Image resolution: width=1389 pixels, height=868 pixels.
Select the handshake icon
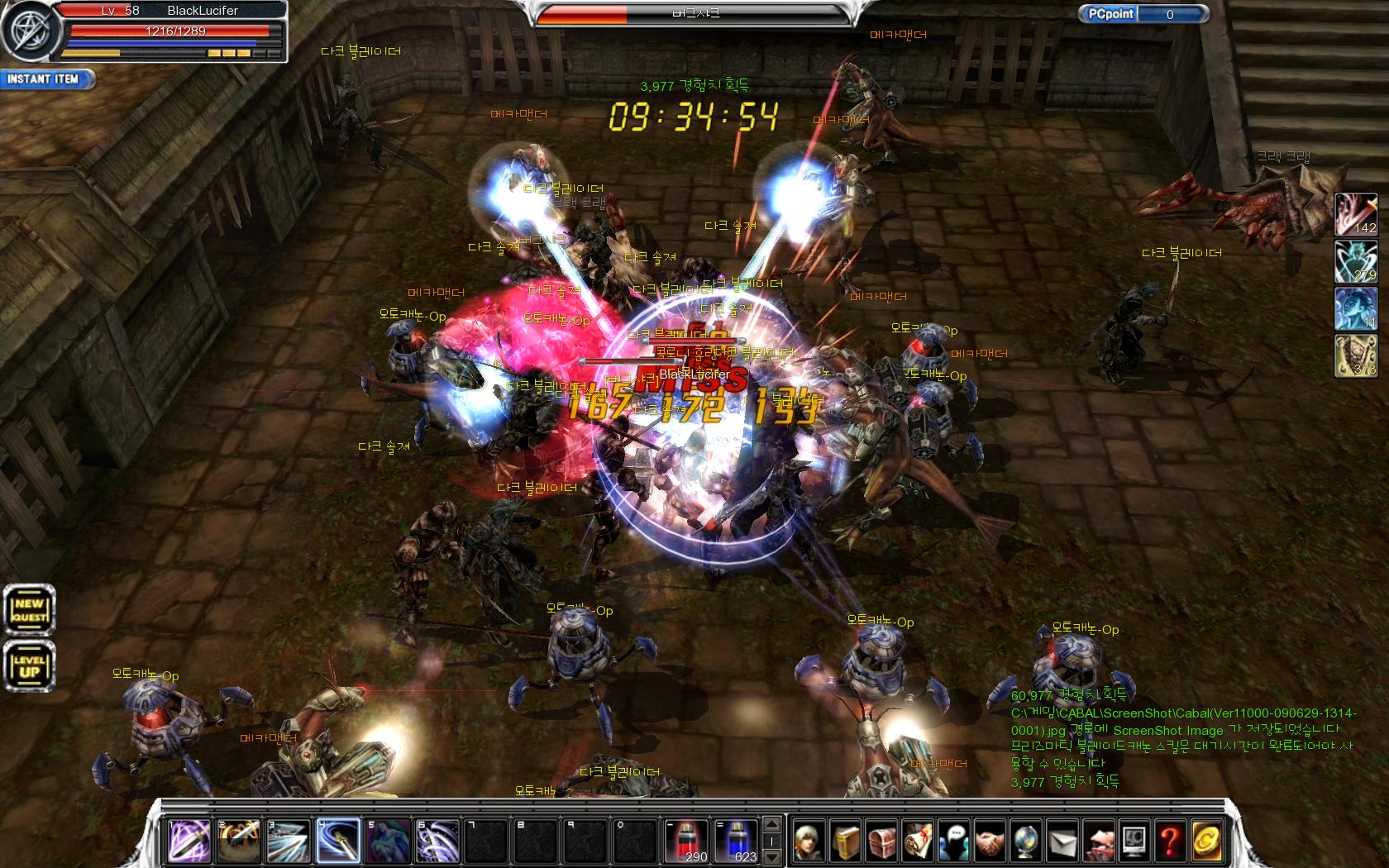click(x=989, y=842)
